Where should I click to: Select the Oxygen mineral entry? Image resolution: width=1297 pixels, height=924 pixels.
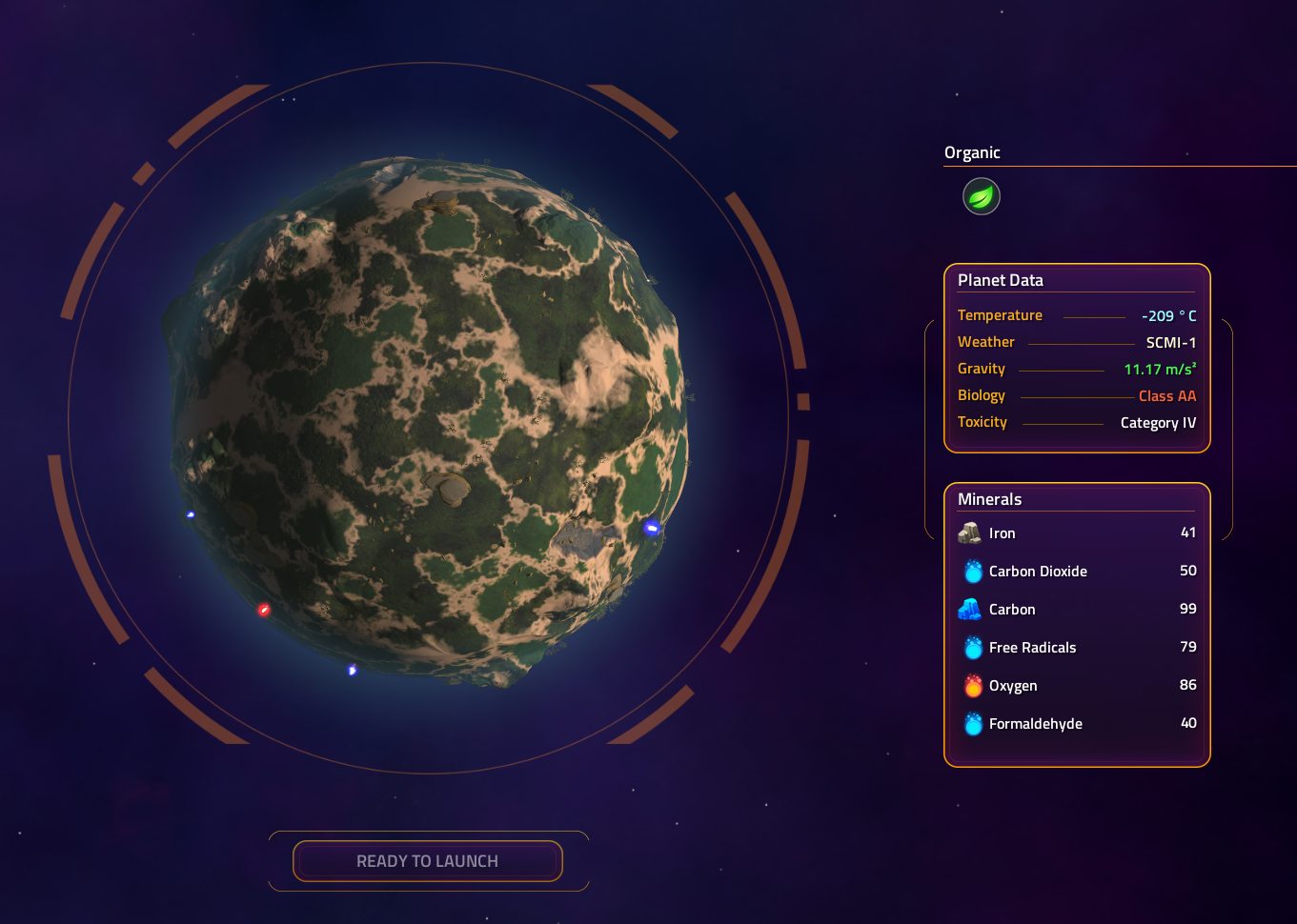(x=1076, y=686)
